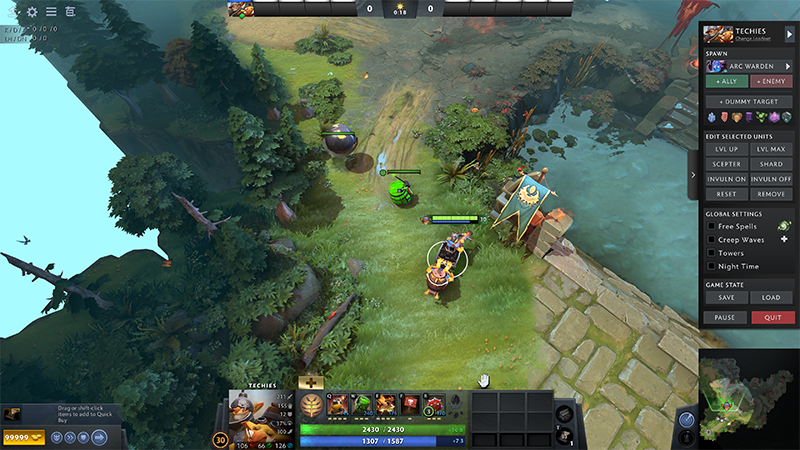Save the game state

727,297
